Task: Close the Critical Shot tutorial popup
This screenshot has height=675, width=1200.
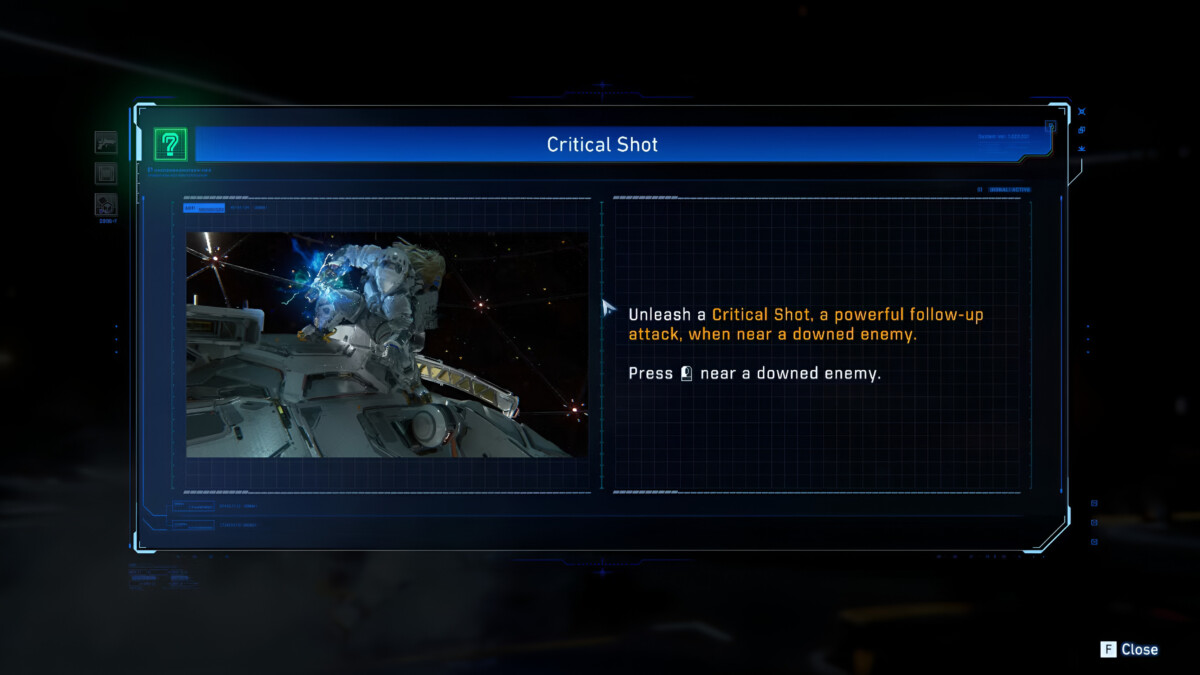Action: (1129, 649)
